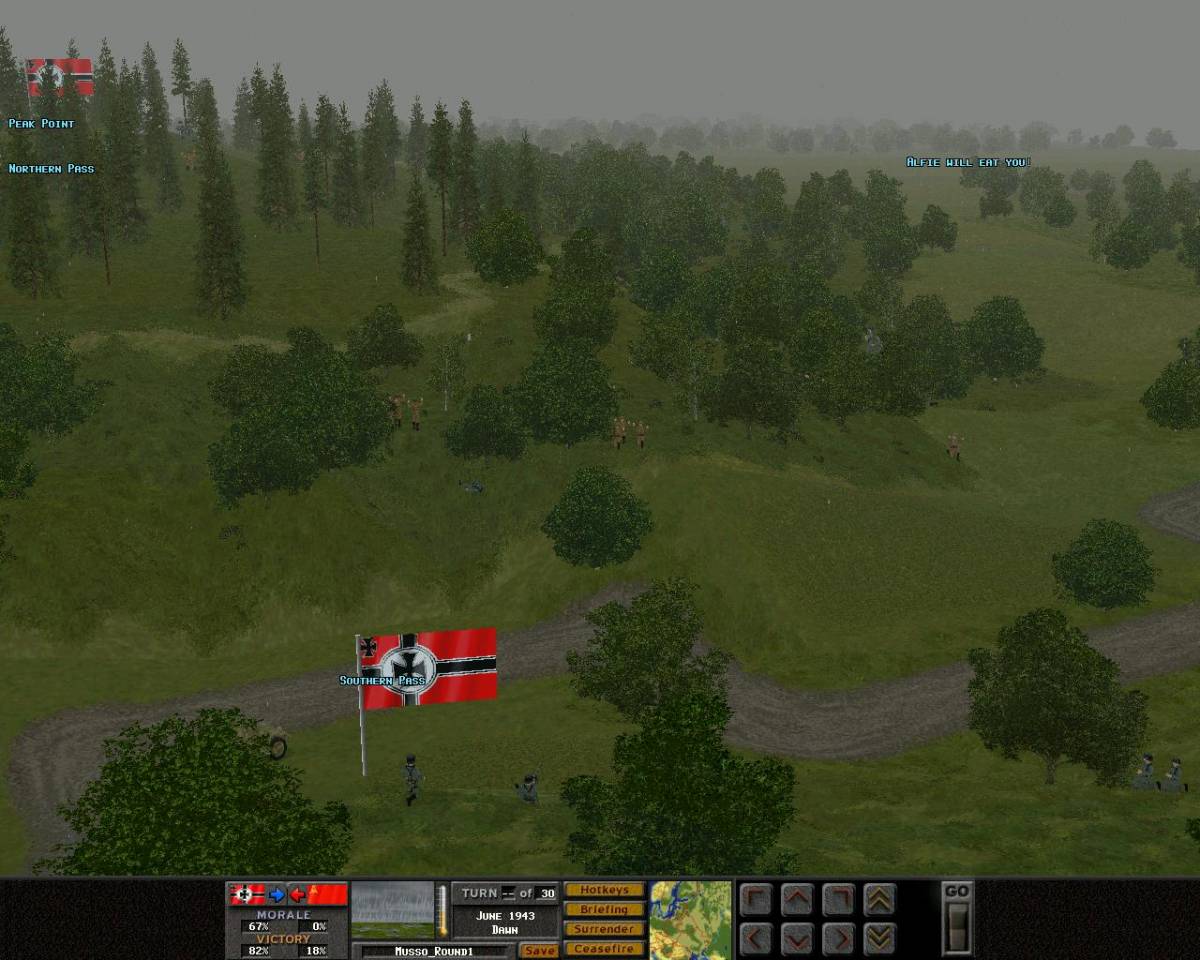Show the scenario Briefing
This screenshot has width=1200, height=960.
(x=604, y=909)
